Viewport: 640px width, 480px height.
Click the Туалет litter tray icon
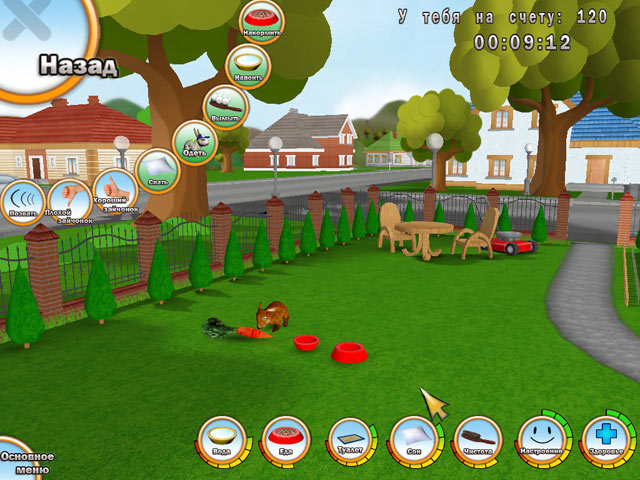351,441
